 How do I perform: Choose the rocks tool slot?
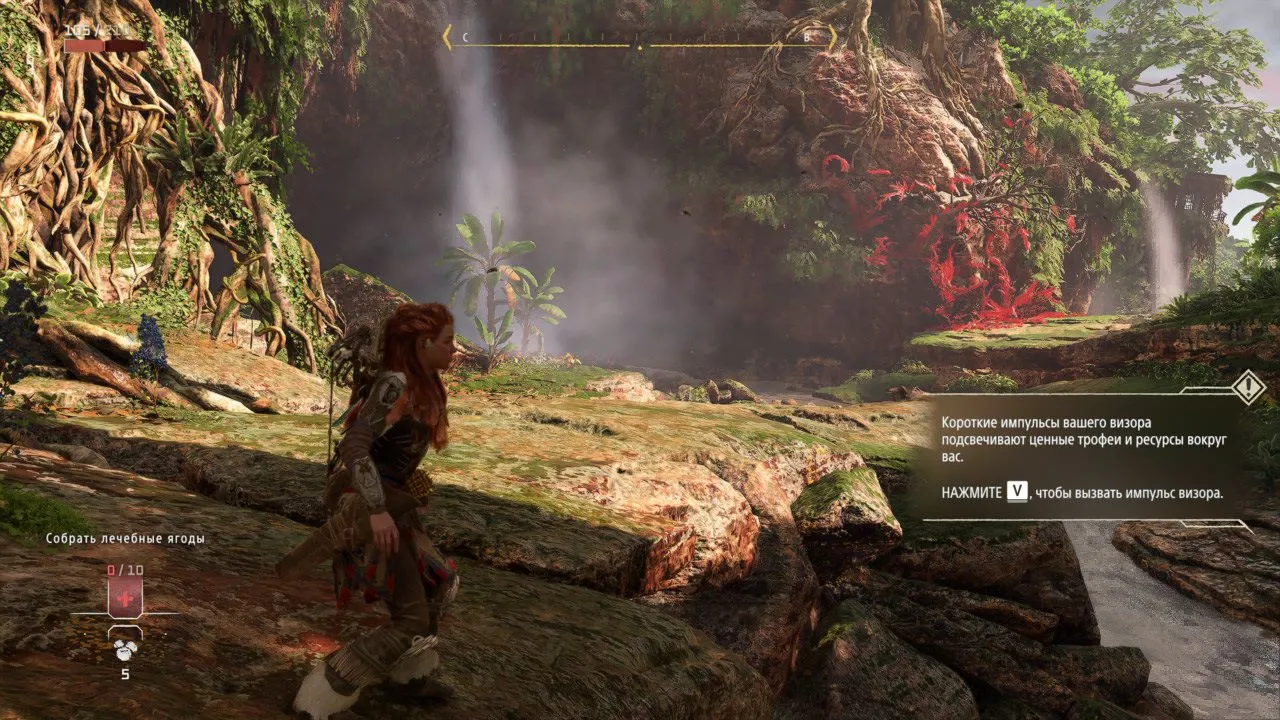tap(125, 647)
